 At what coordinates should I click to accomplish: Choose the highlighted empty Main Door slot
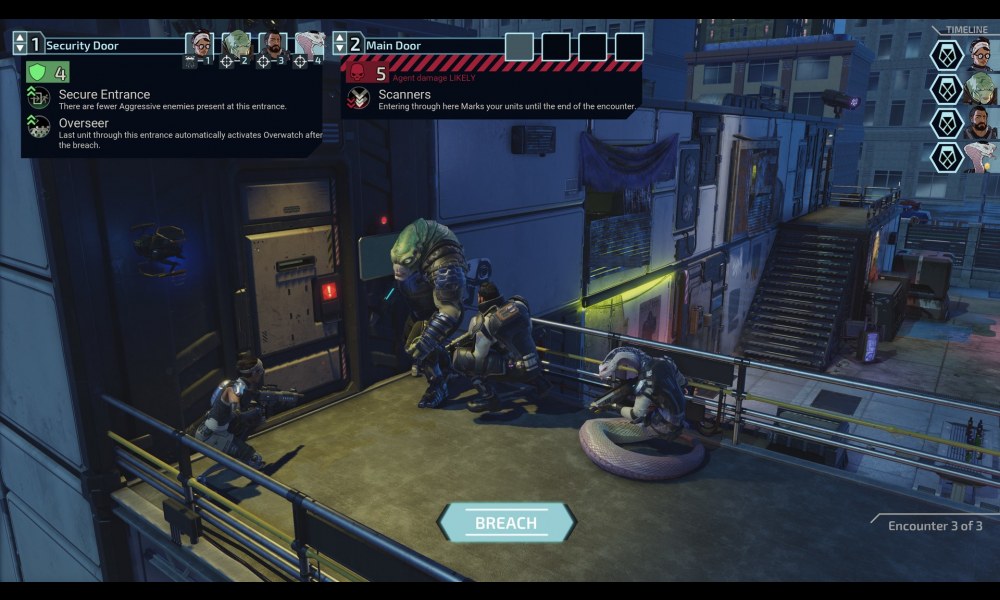519,46
